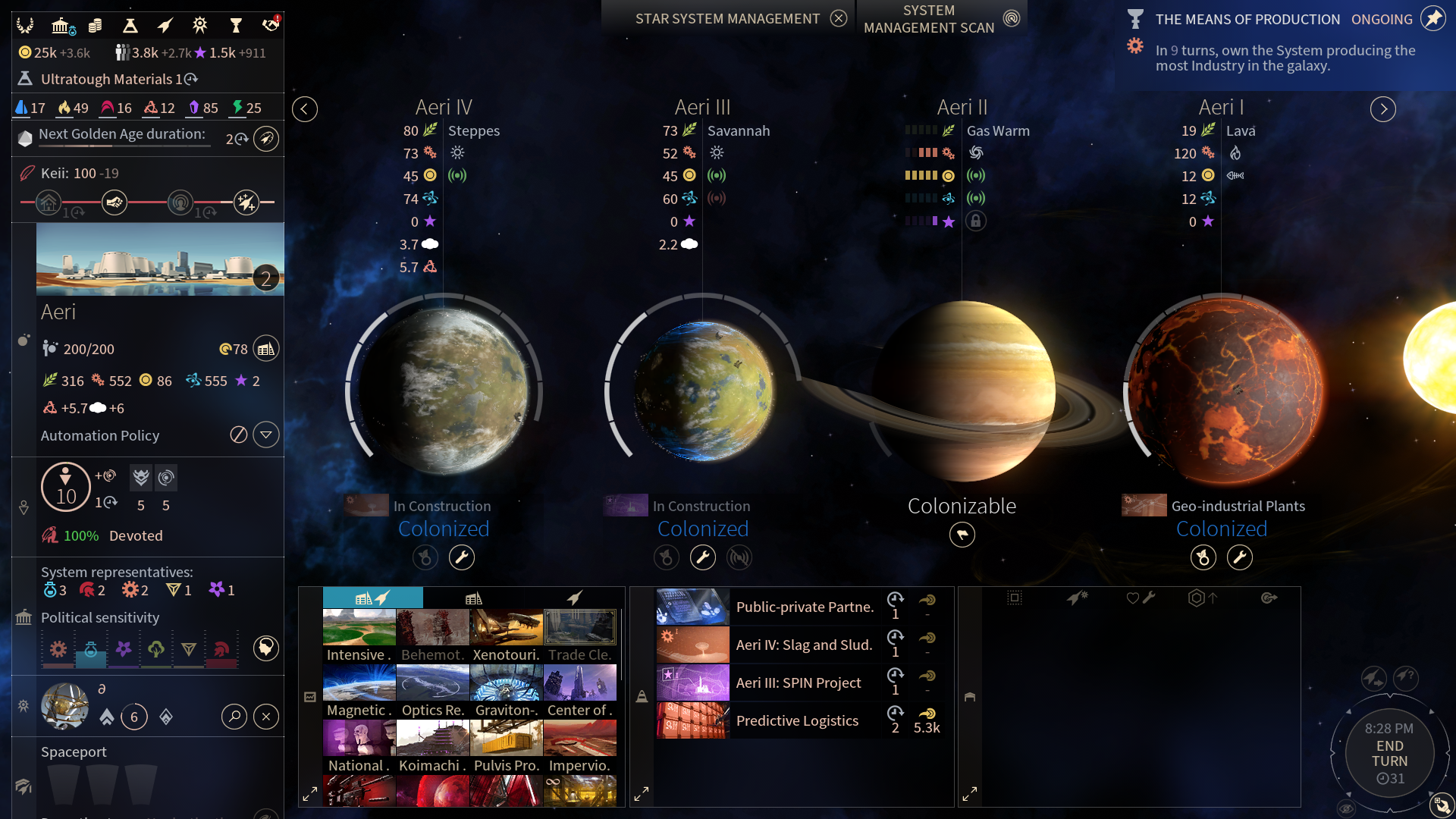Click the Aeri III: SPIN Project queue entry
The image size is (1456, 819).
coord(798,682)
